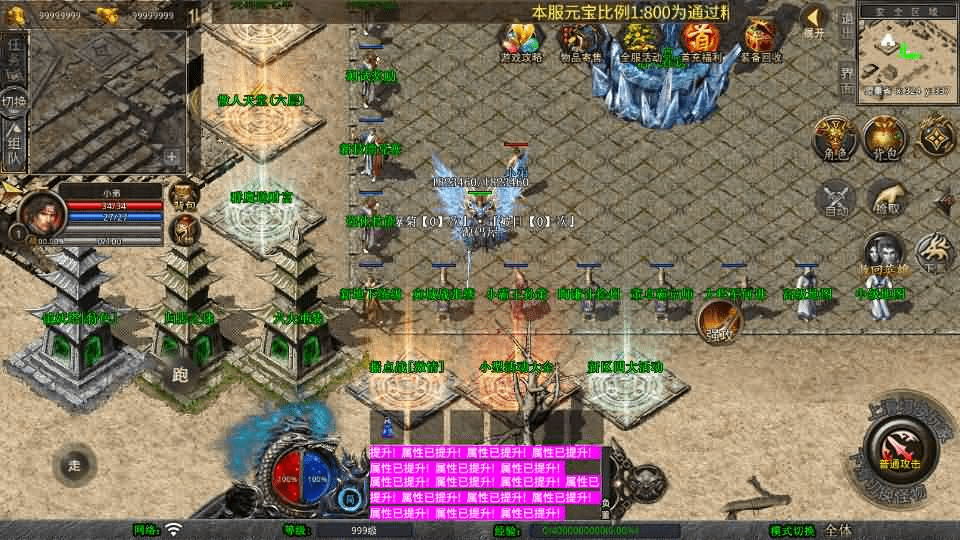Open the 全服活动 server events icon

point(640,41)
